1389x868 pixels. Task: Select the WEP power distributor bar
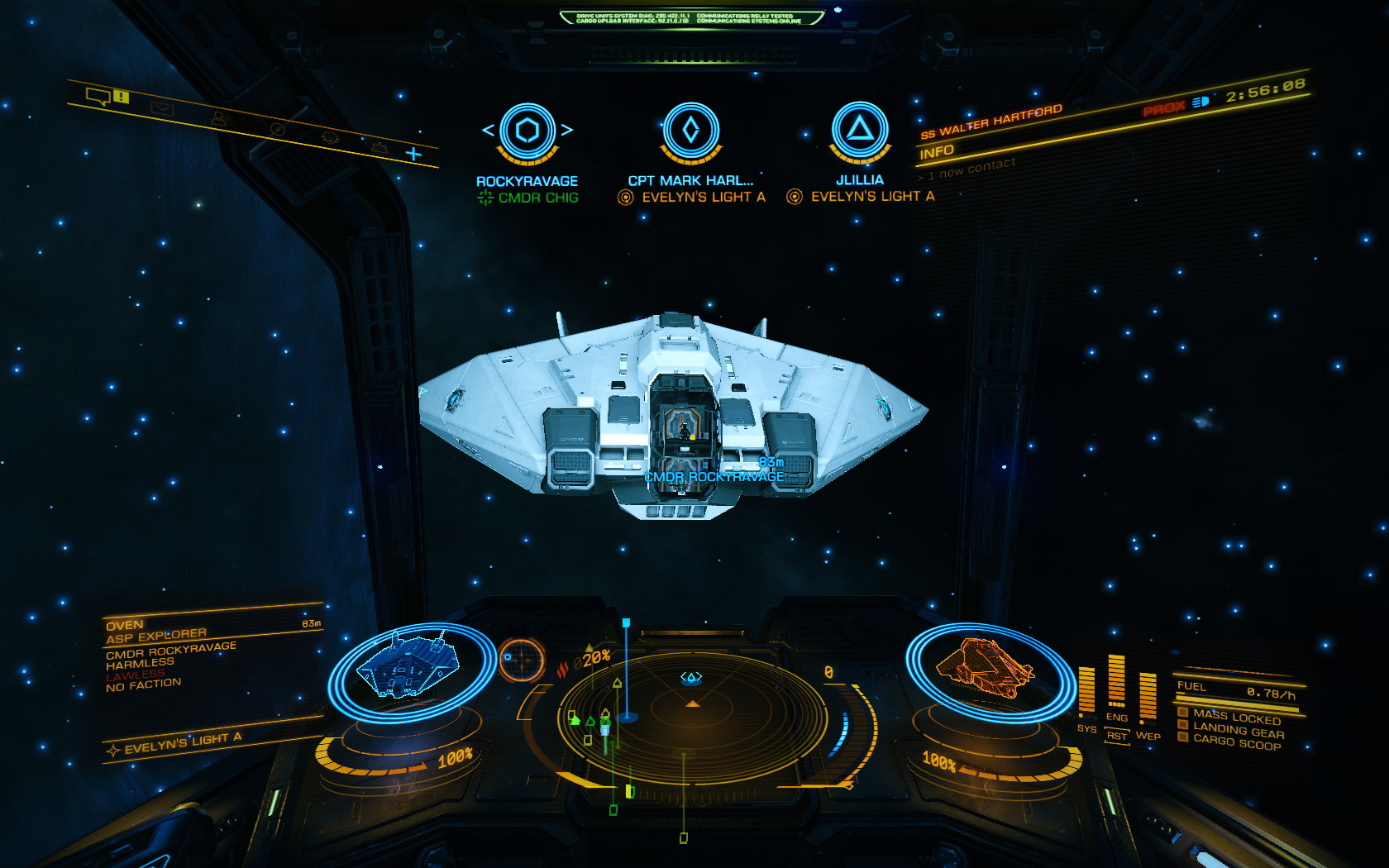1148,696
